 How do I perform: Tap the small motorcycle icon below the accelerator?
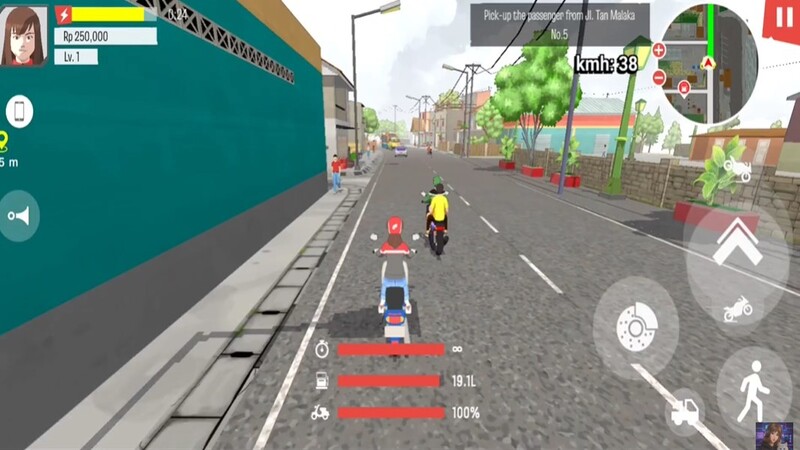[738, 308]
